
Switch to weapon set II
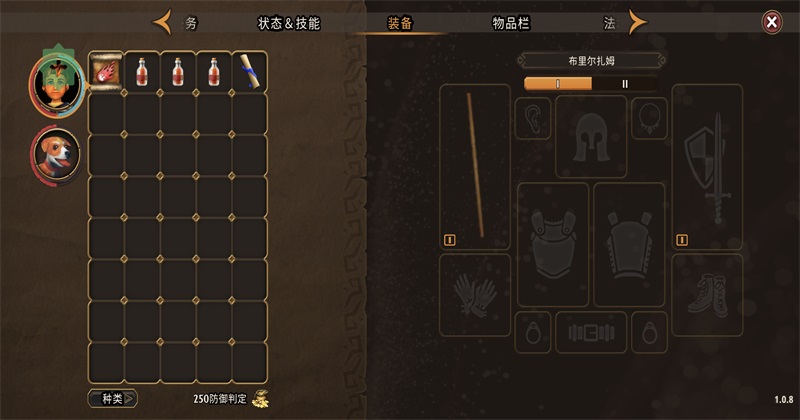pos(625,84)
